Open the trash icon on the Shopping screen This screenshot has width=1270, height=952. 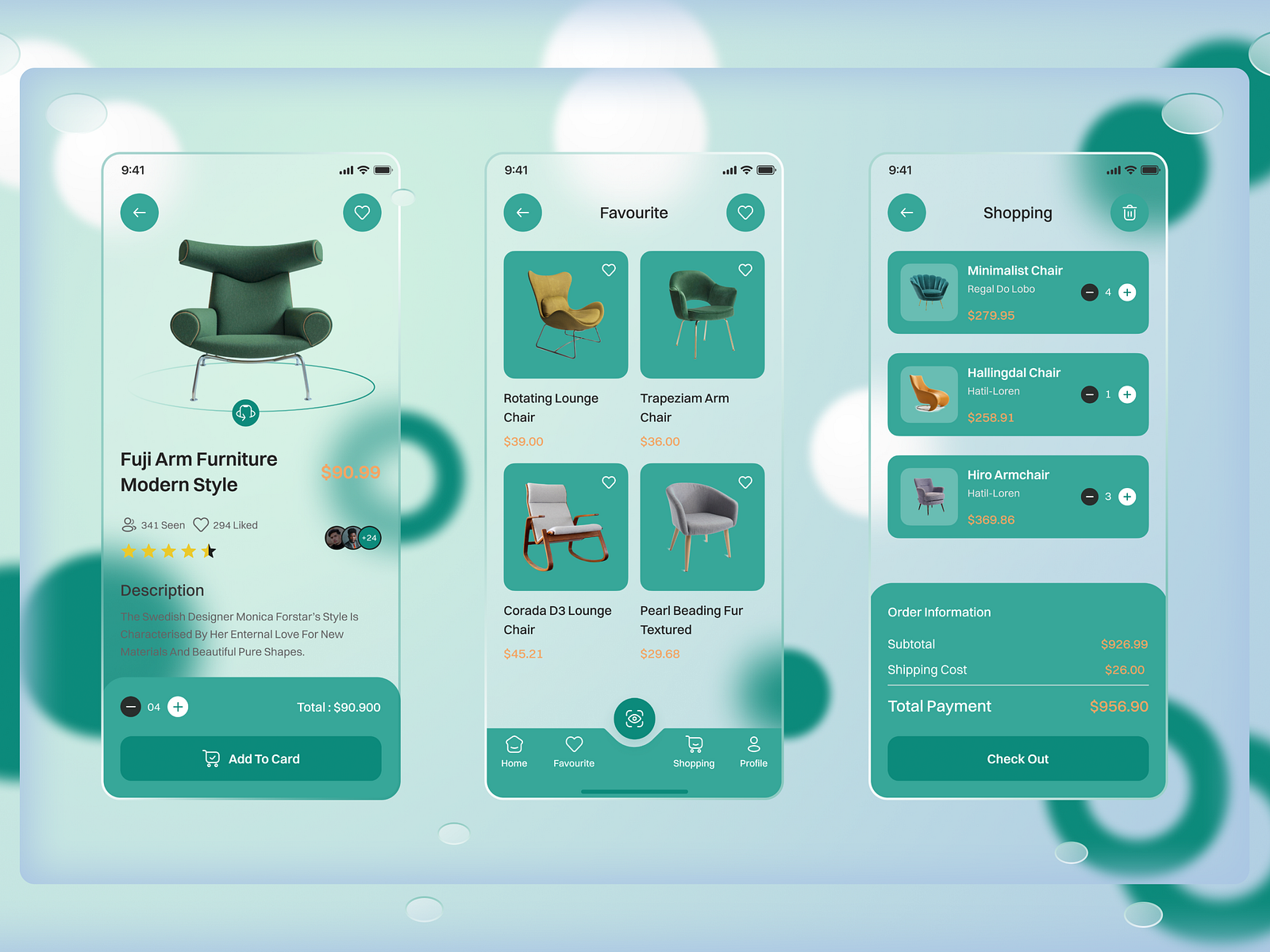click(x=1130, y=213)
